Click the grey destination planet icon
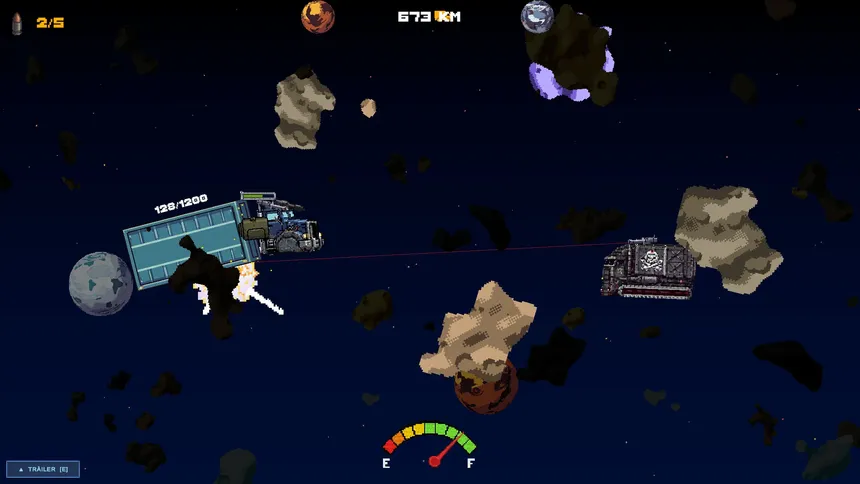The image size is (860, 484). 537,16
